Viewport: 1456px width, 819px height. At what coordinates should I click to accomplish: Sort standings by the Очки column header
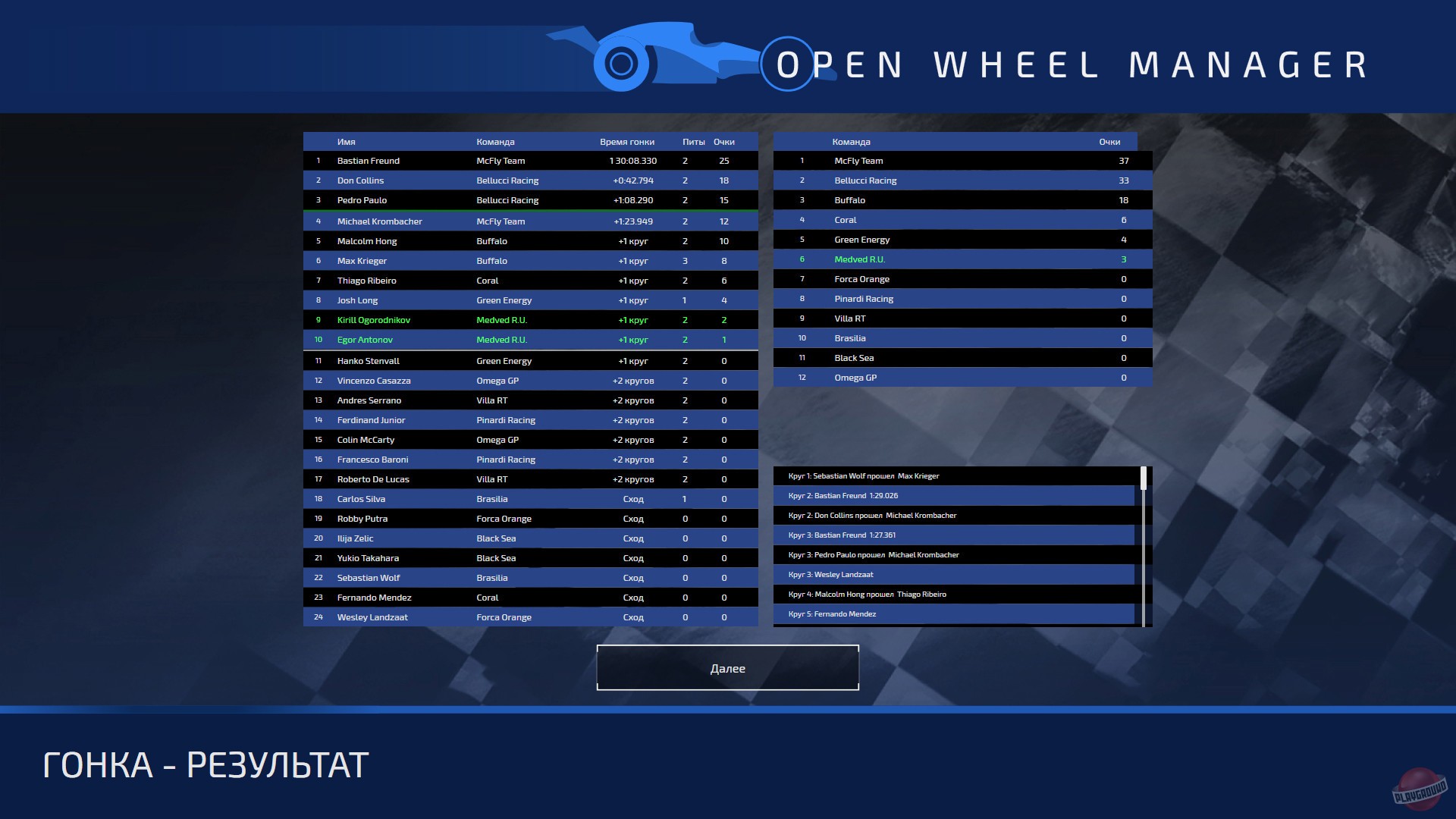pyautogui.click(x=1109, y=141)
